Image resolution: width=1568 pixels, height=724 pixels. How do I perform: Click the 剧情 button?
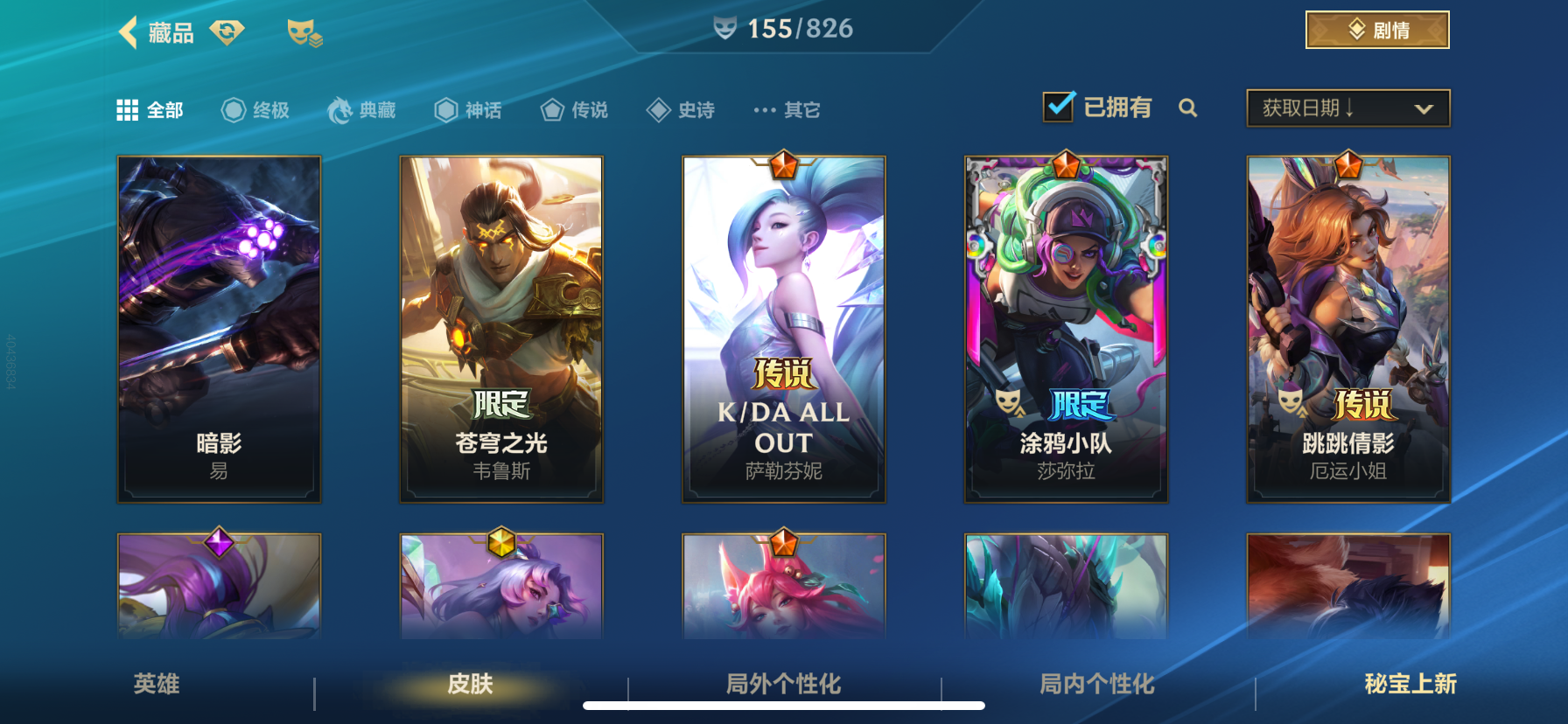tap(1377, 29)
